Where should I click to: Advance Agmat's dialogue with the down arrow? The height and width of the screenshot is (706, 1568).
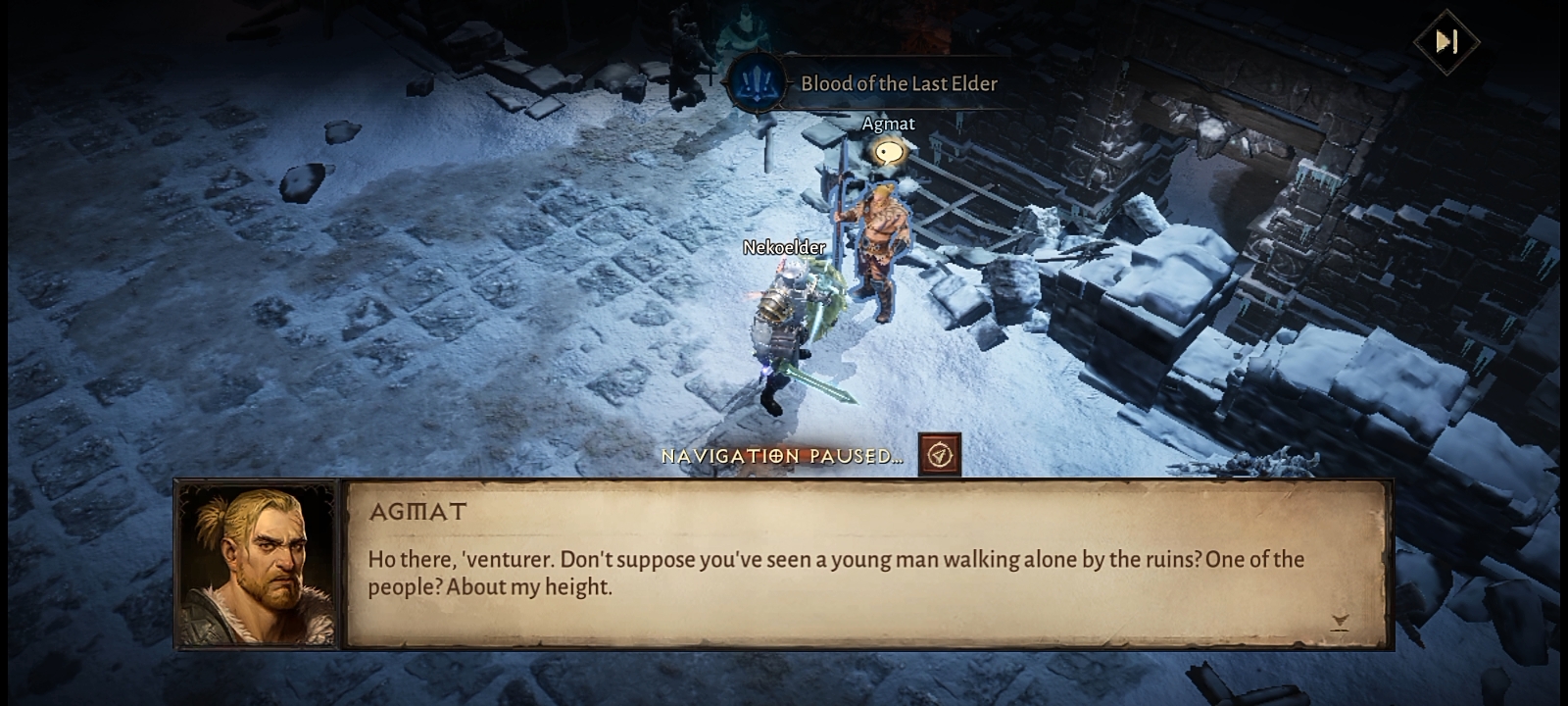pyautogui.click(x=1340, y=621)
